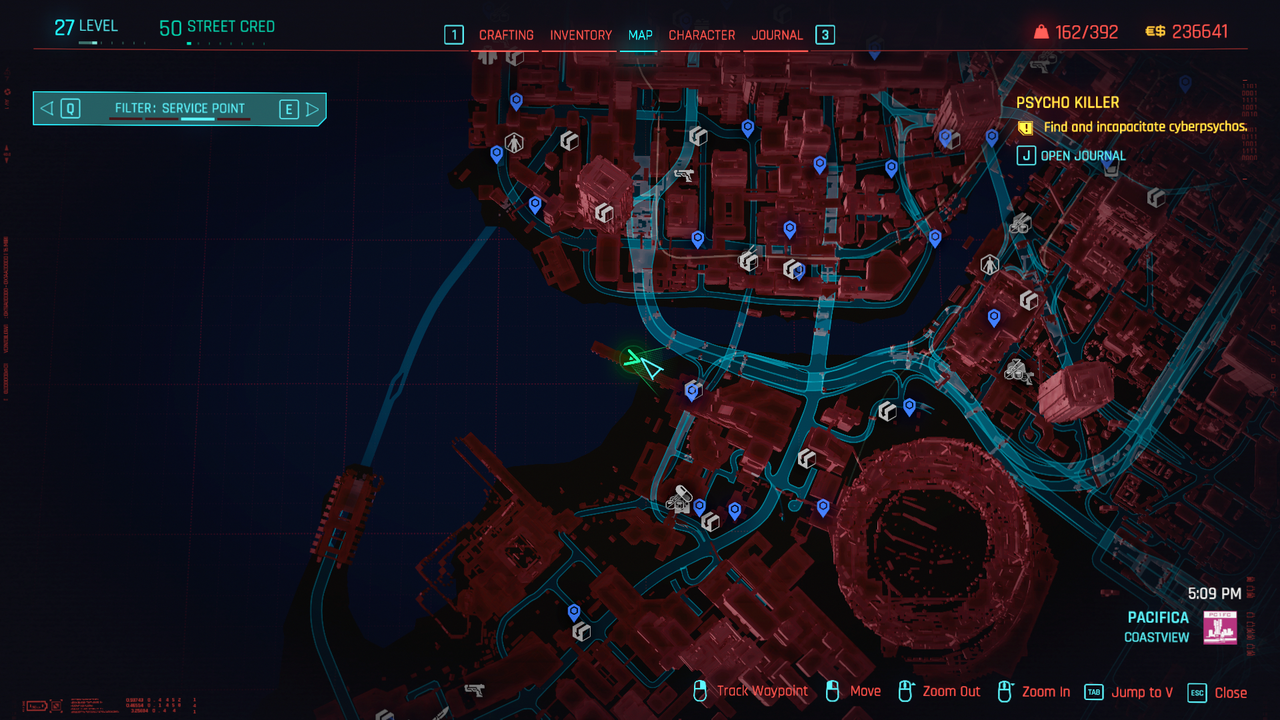The width and height of the screenshot is (1280, 720).
Task: Click the Pacifica district emblem icon
Action: pos(1220,627)
